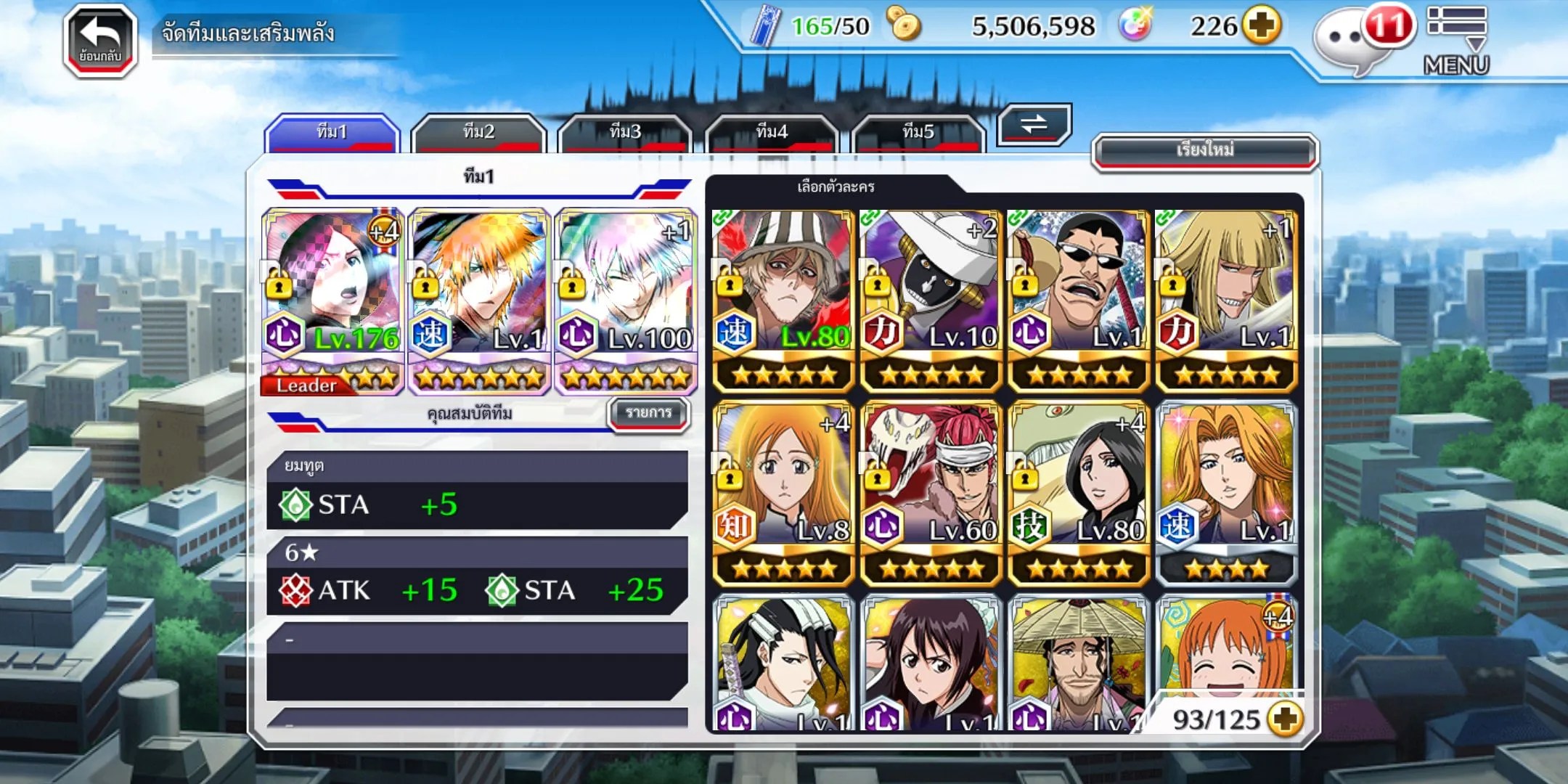Screen dimensions: 1568x784
Task: Choose the Lv.60 Renji character card
Action: 931,494
